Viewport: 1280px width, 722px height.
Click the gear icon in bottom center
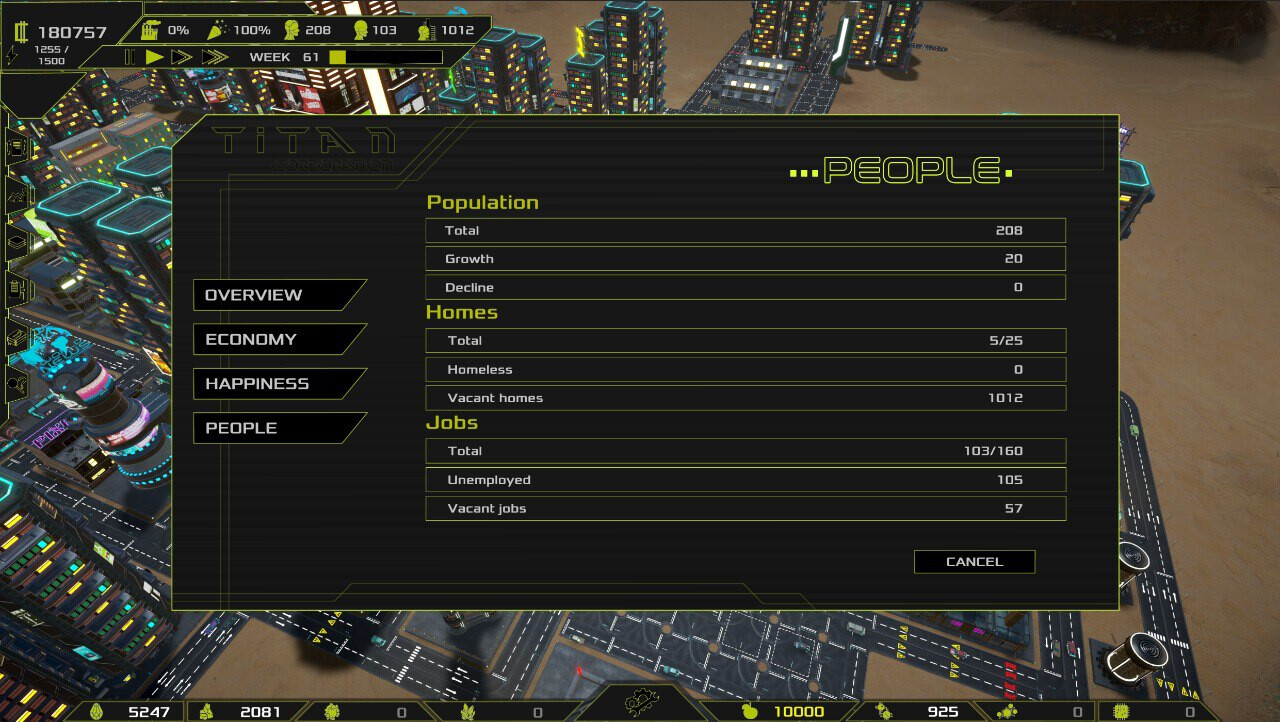[x=644, y=703]
